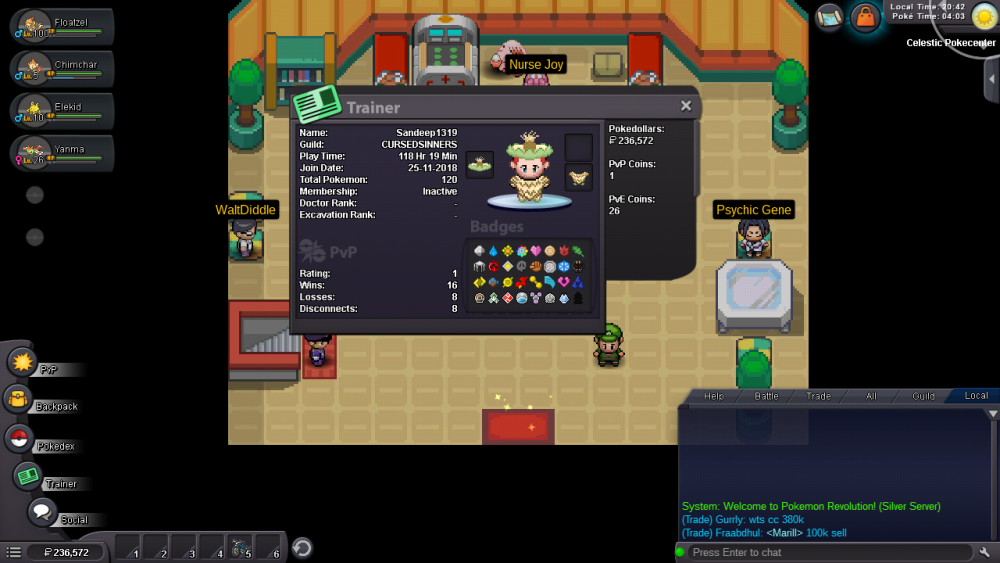This screenshot has width=1000, height=563.
Task: Open chat settings with the wrench icon
Action: (x=985, y=552)
